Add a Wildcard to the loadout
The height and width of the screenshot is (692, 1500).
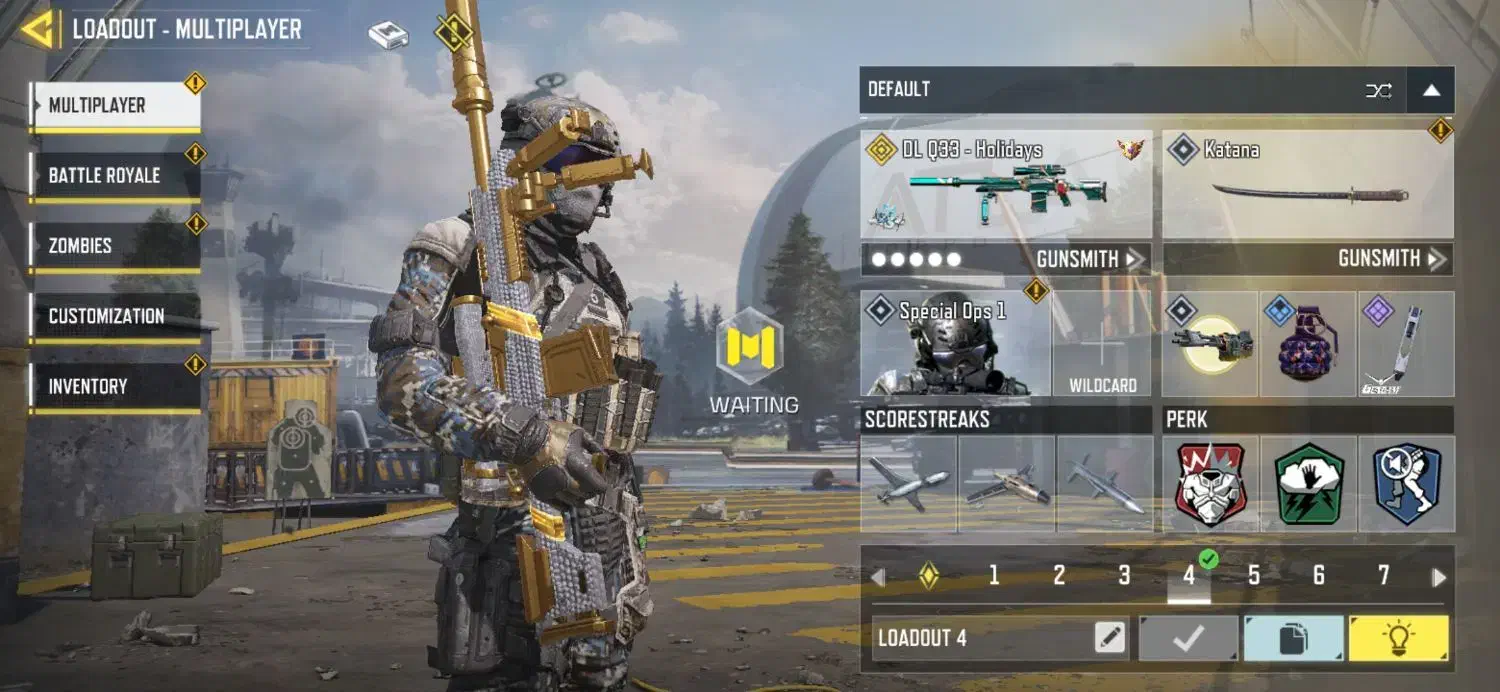(1103, 345)
